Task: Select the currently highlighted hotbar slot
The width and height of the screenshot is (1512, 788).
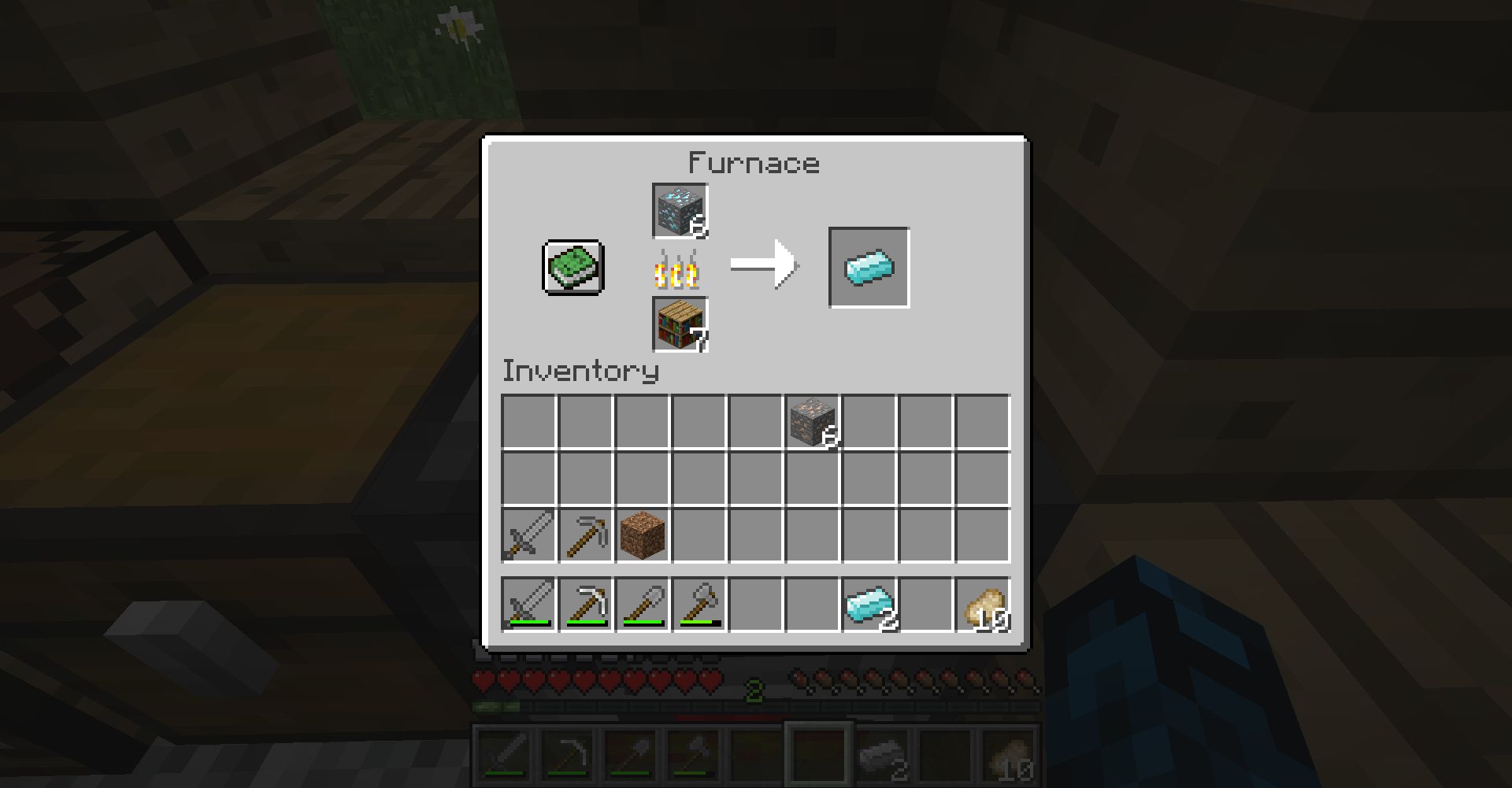Action: pos(819,752)
